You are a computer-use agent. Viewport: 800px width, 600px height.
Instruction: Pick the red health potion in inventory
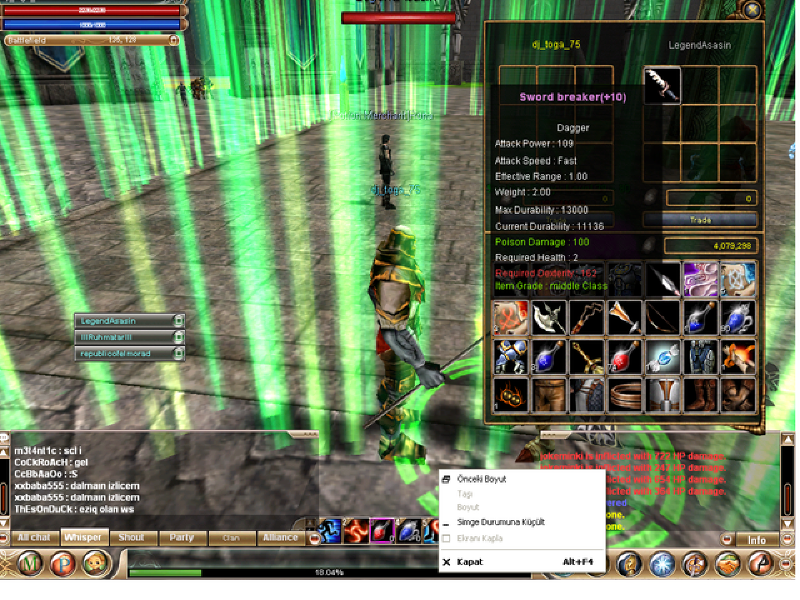pyautogui.click(x=624, y=356)
